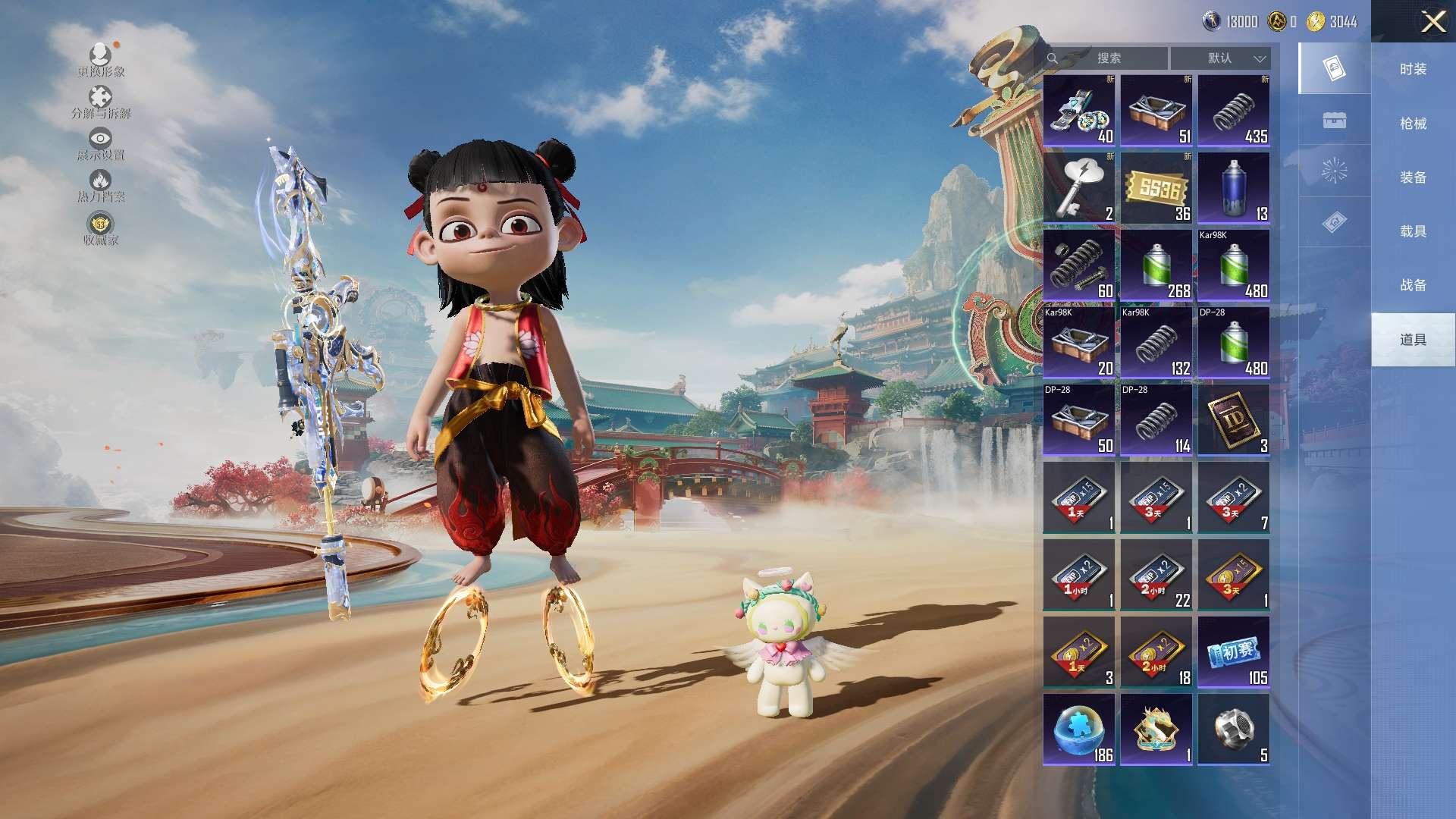
Task: Select the lightning cloud key item
Action: click(1079, 188)
